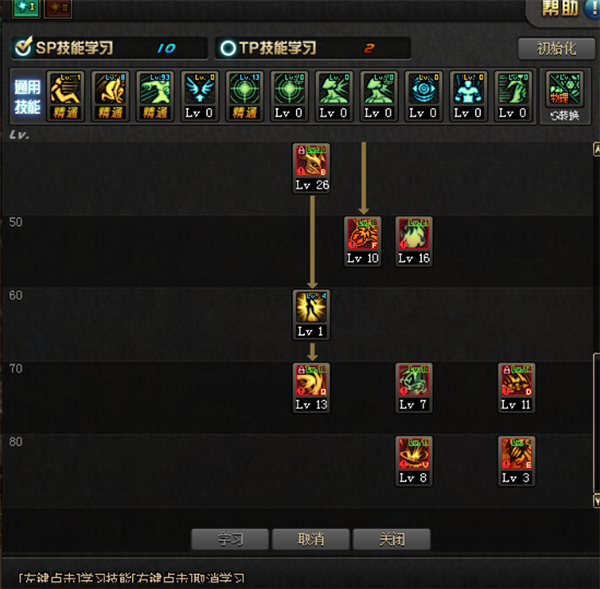Viewport: 600px width, 589px height.
Task: Pick the yellow Lv 1 skill icon
Action: click(312, 308)
